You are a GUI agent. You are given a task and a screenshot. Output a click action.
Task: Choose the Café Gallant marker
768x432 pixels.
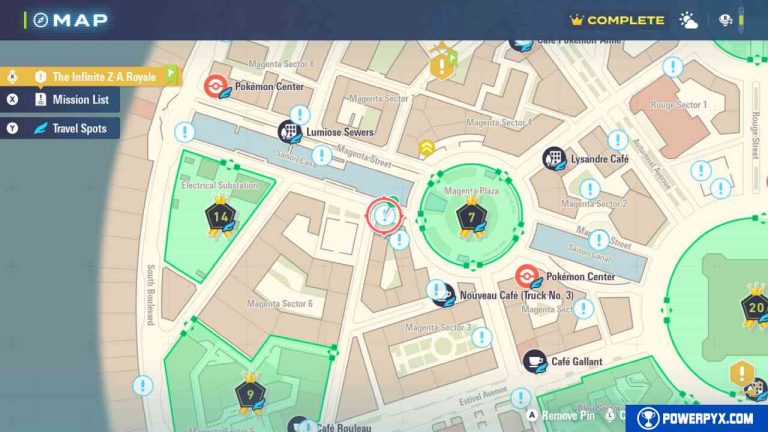point(535,360)
